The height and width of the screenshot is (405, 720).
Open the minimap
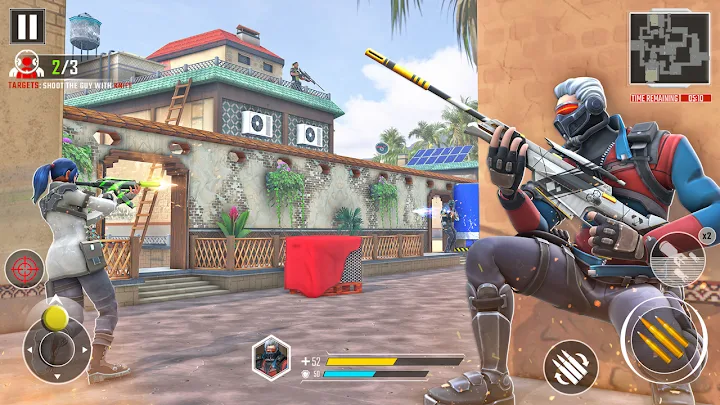click(669, 49)
